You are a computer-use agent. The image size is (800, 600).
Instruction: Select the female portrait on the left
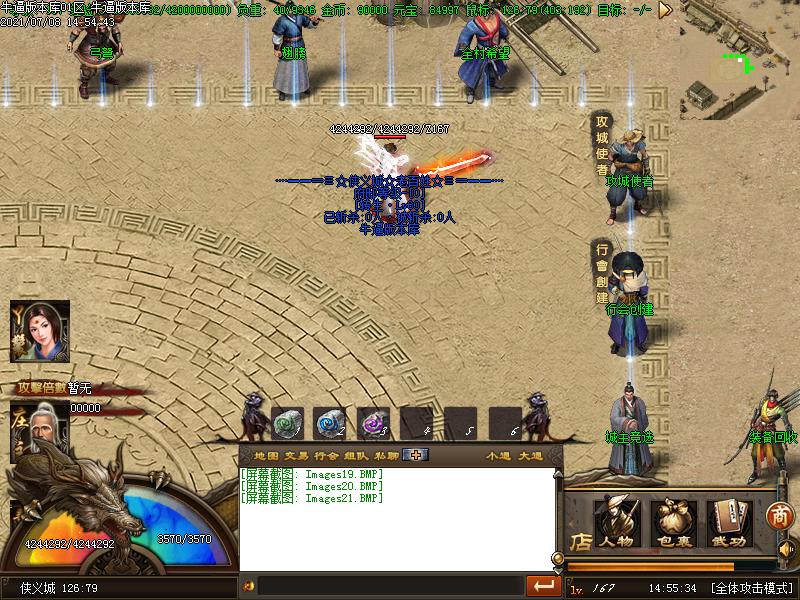coord(41,331)
